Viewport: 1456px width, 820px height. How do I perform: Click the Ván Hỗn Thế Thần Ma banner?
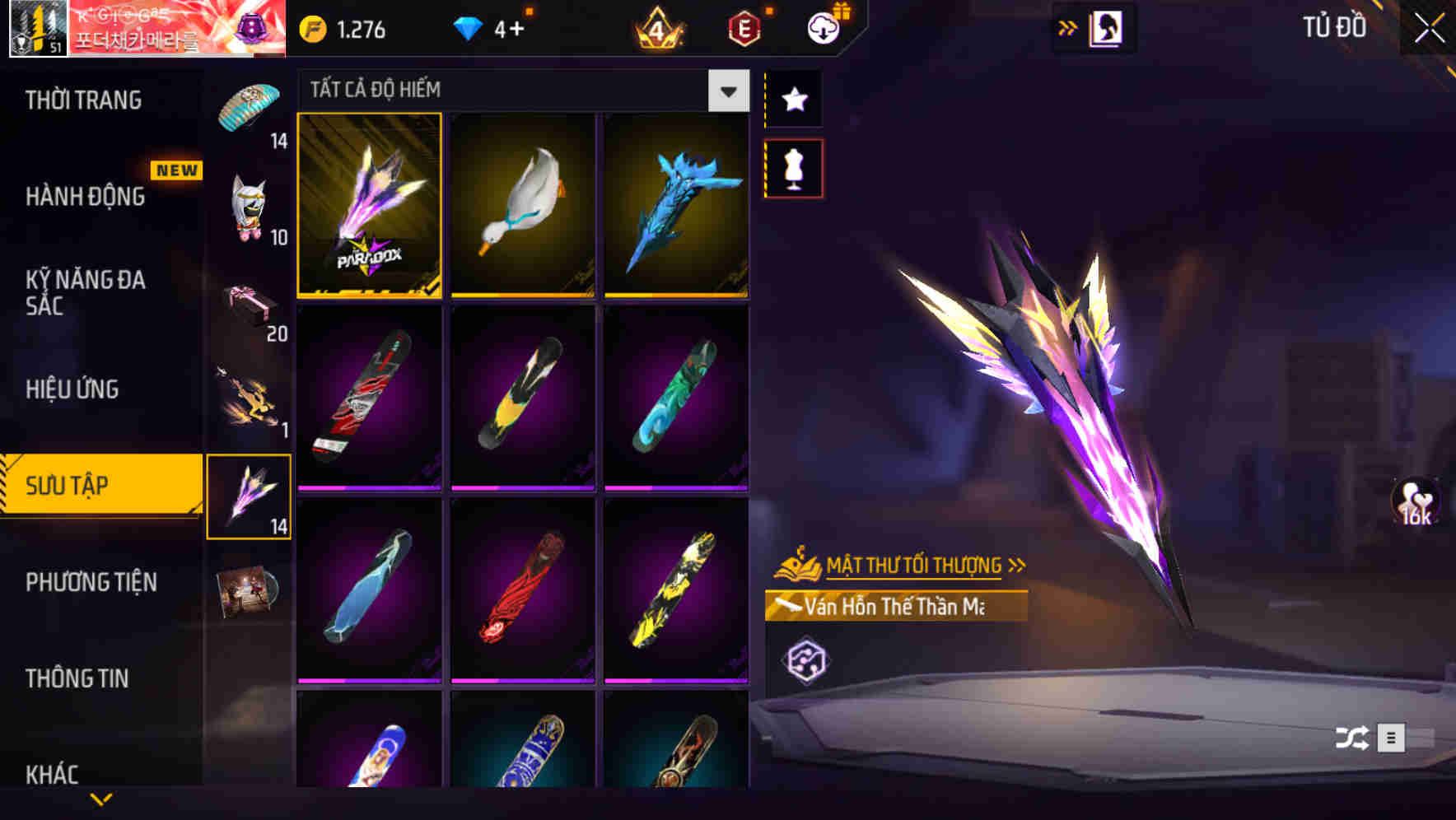point(898,608)
